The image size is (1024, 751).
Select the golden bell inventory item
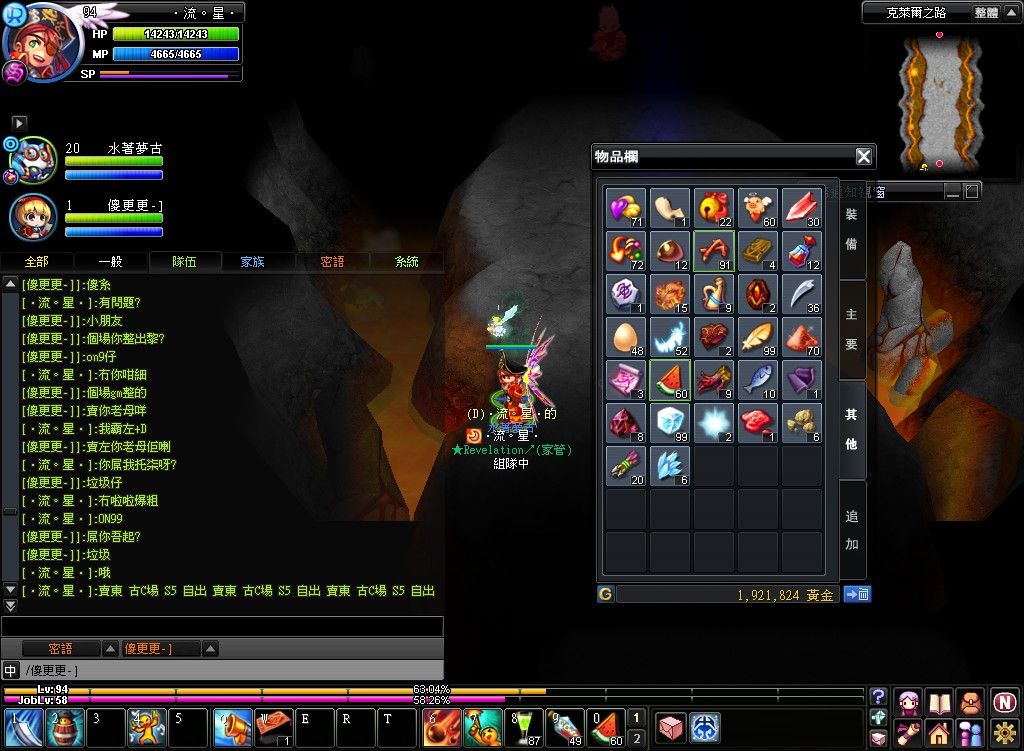(714, 207)
